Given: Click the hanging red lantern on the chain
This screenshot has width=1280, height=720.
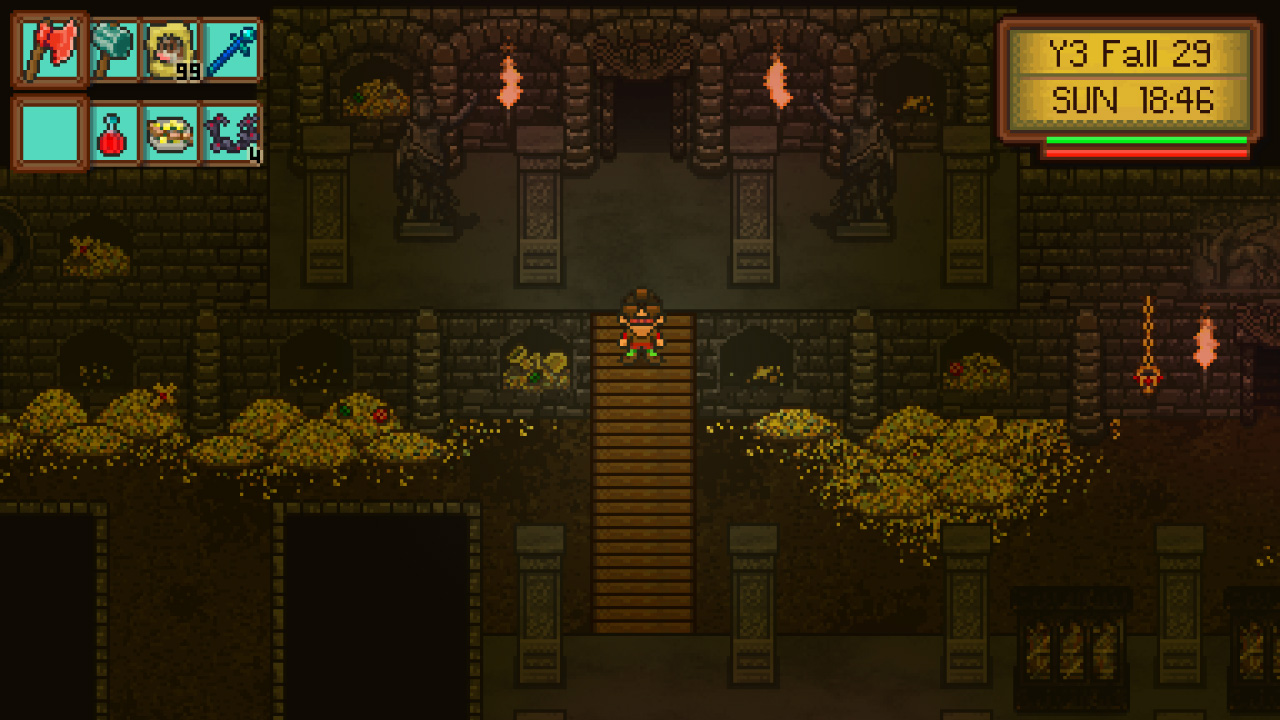Looking at the screenshot, I should coord(1146,375).
